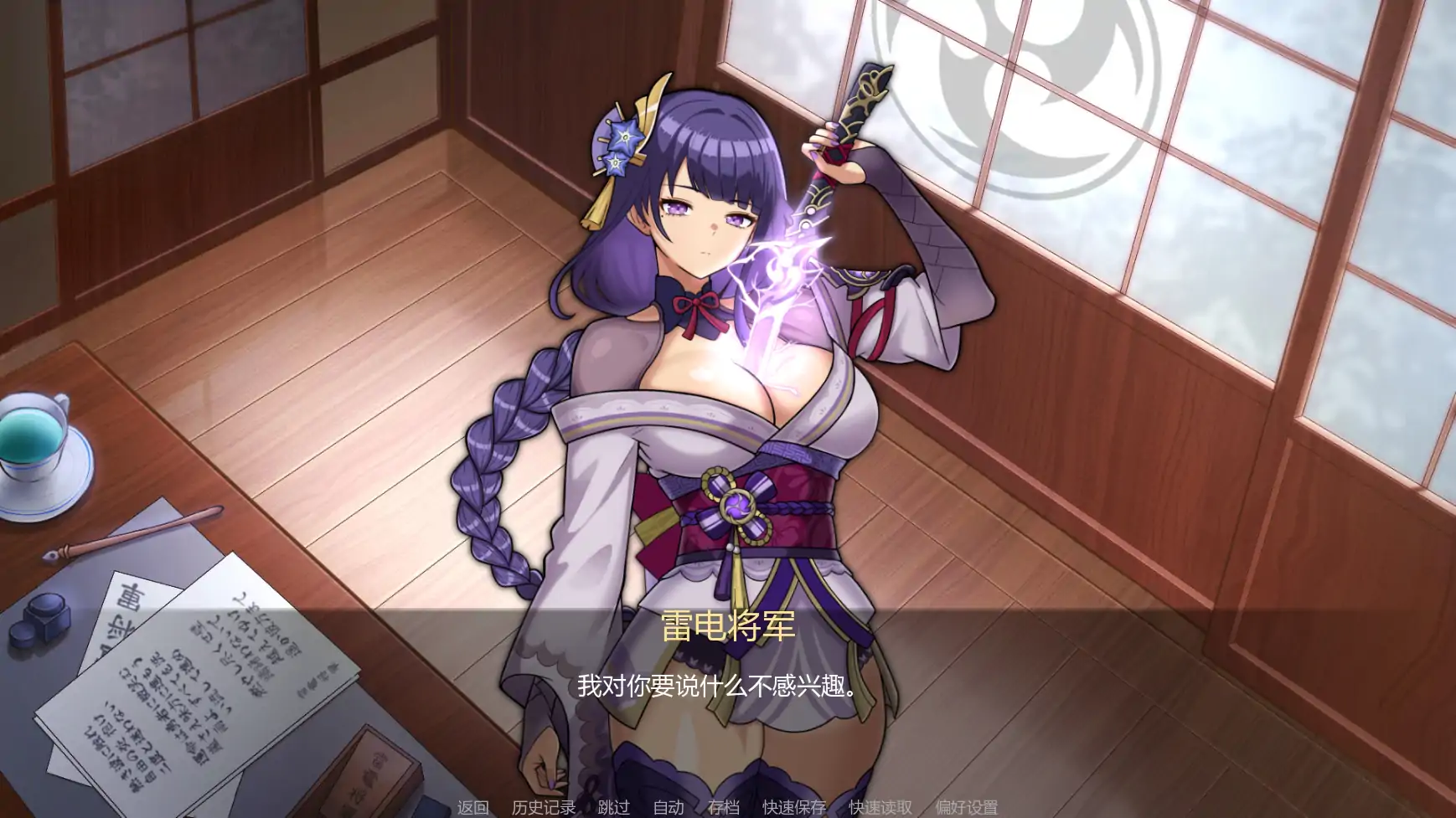Load the game with 快速读取
This screenshot has width=1456, height=818.
(x=879, y=808)
